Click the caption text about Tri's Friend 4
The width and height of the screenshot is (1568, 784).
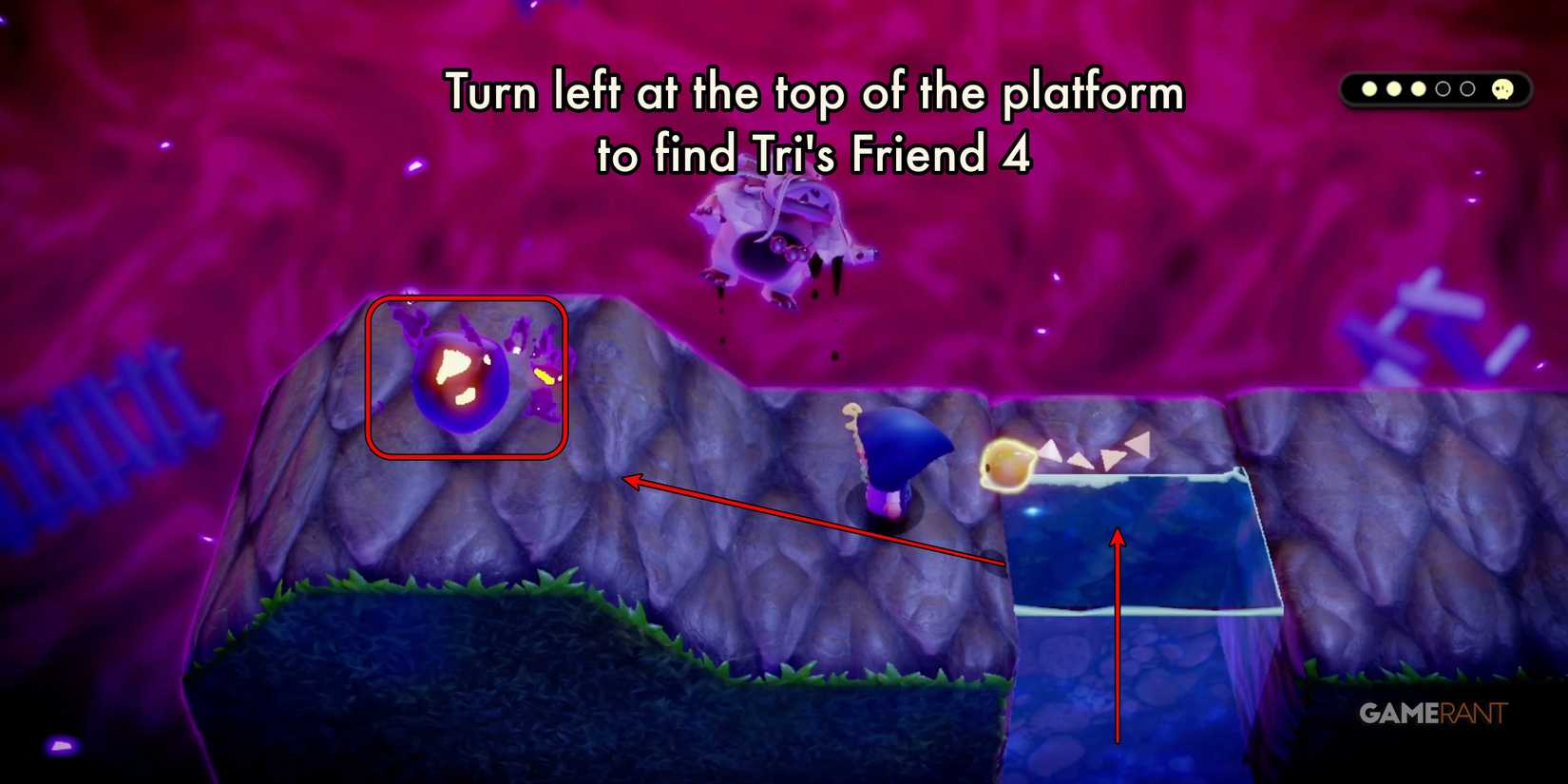pyautogui.click(x=815, y=124)
